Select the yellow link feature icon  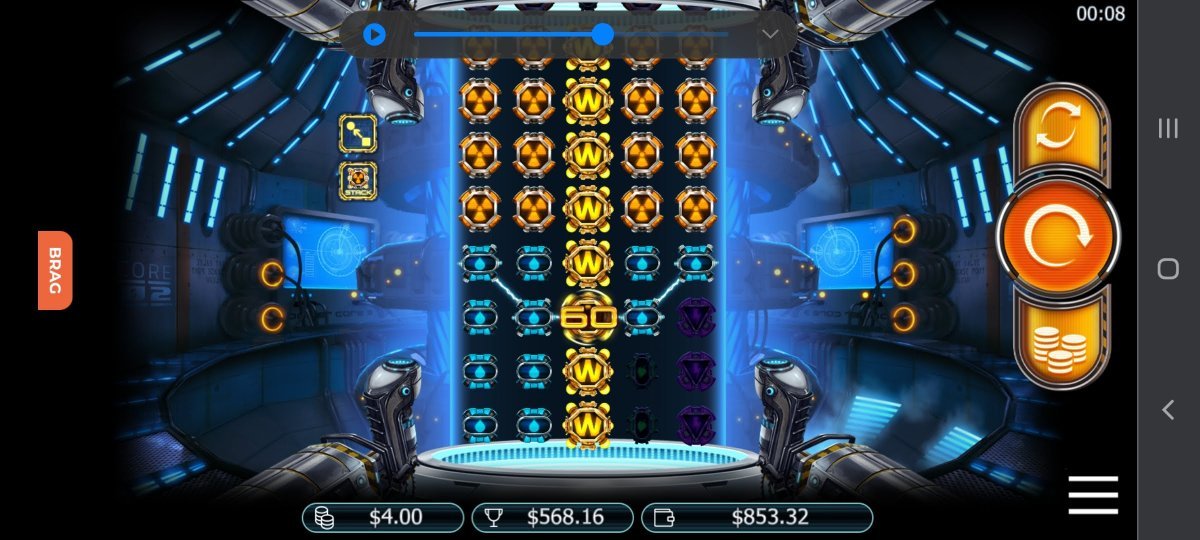pyautogui.click(x=357, y=133)
